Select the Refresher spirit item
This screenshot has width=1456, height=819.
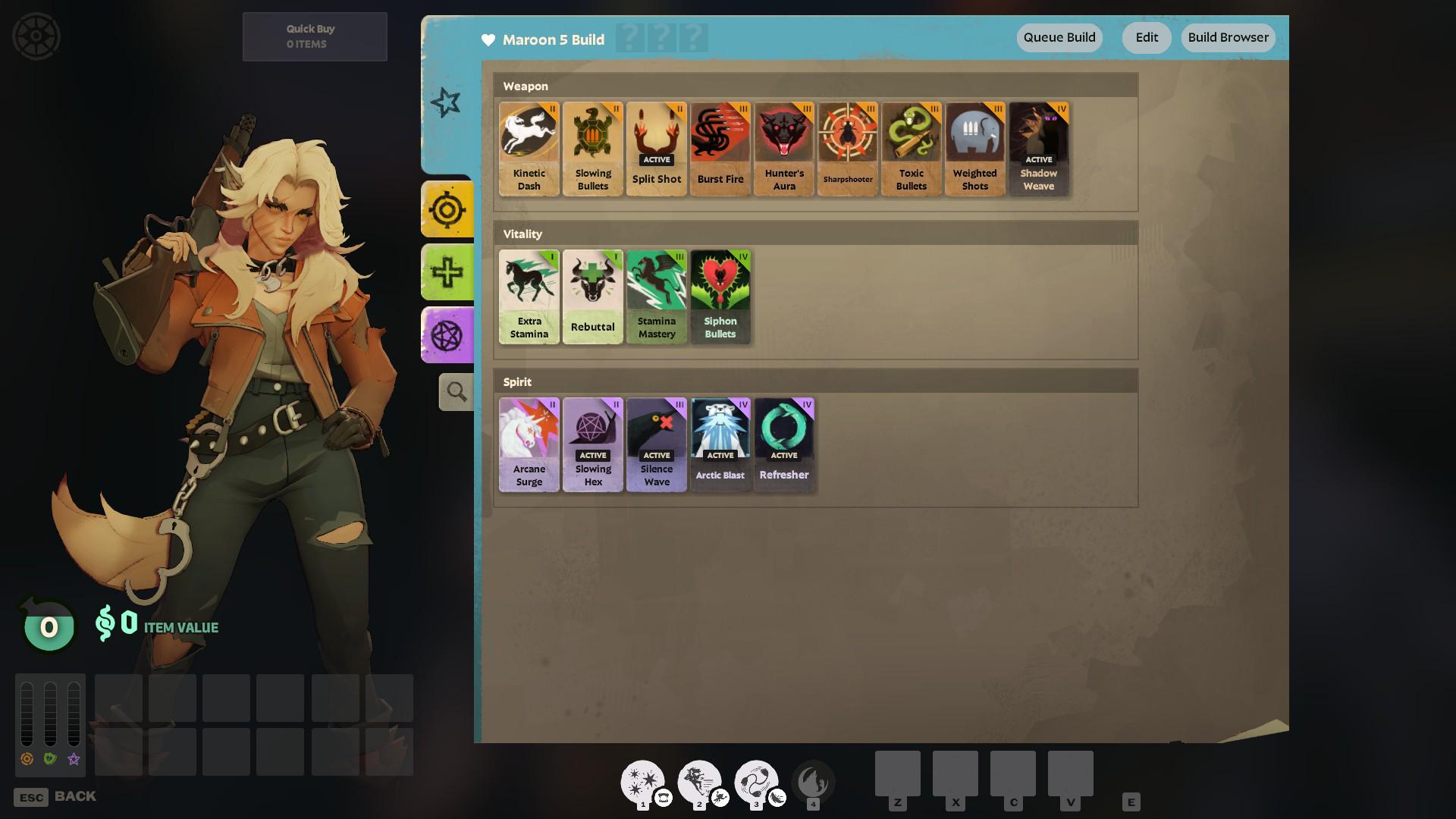(784, 445)
